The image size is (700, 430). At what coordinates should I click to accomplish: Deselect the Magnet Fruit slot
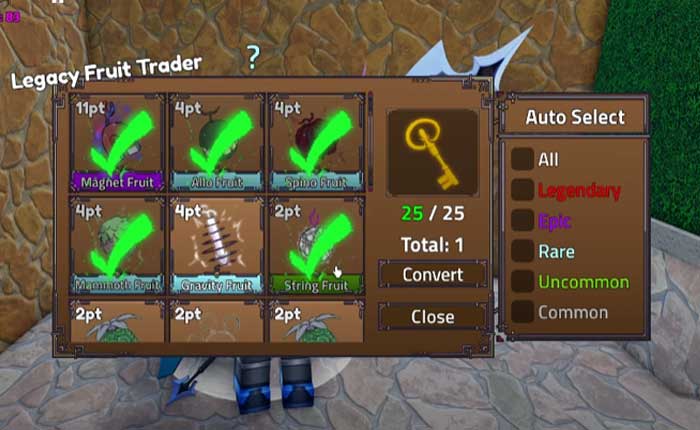(x=119, y=143)
